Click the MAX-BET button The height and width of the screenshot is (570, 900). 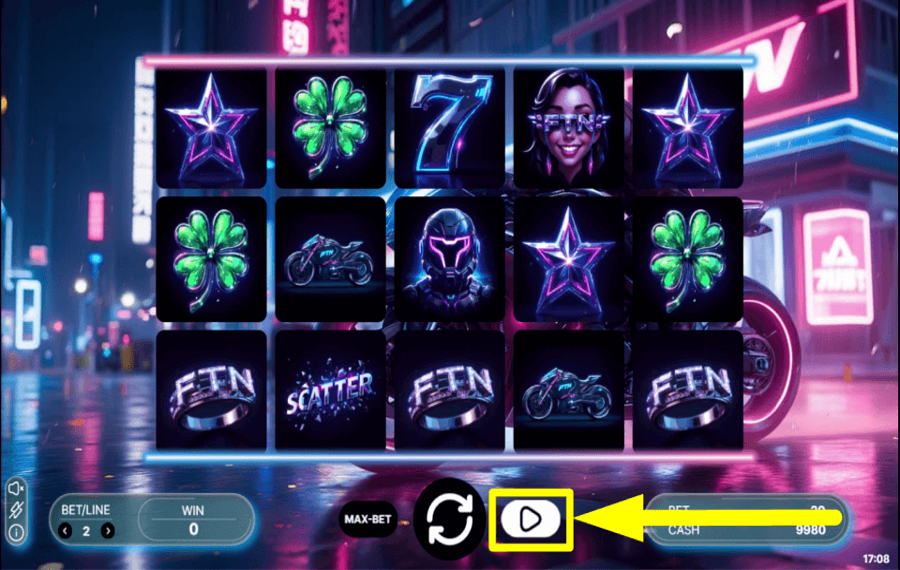367,519
